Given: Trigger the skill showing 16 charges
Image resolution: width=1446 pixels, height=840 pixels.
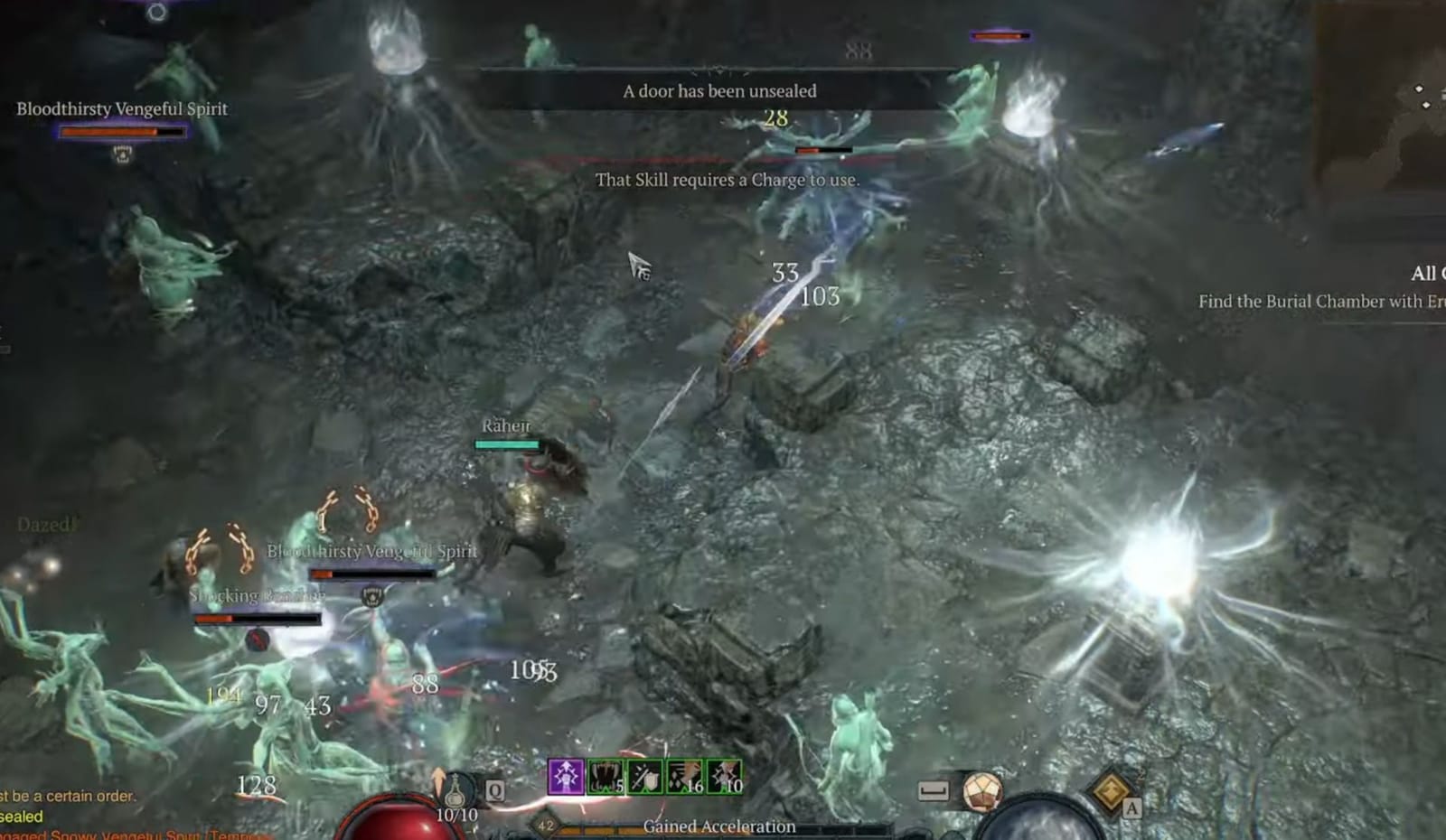Looking at the screenshot, I should coord(684,777).
